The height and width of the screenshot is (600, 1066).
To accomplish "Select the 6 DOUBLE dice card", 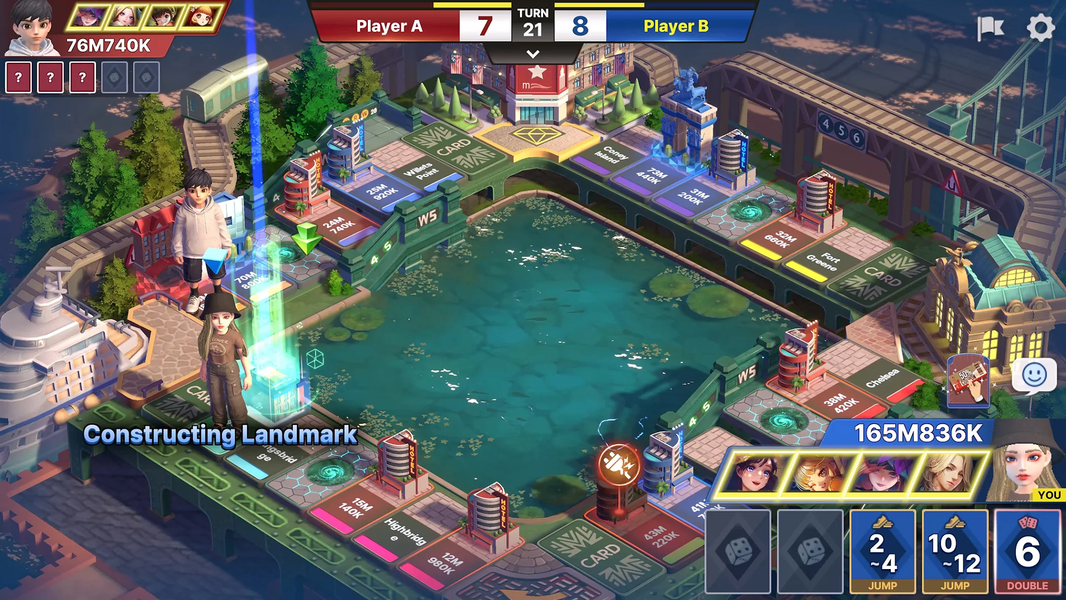I will click(x=1028, y=550).
